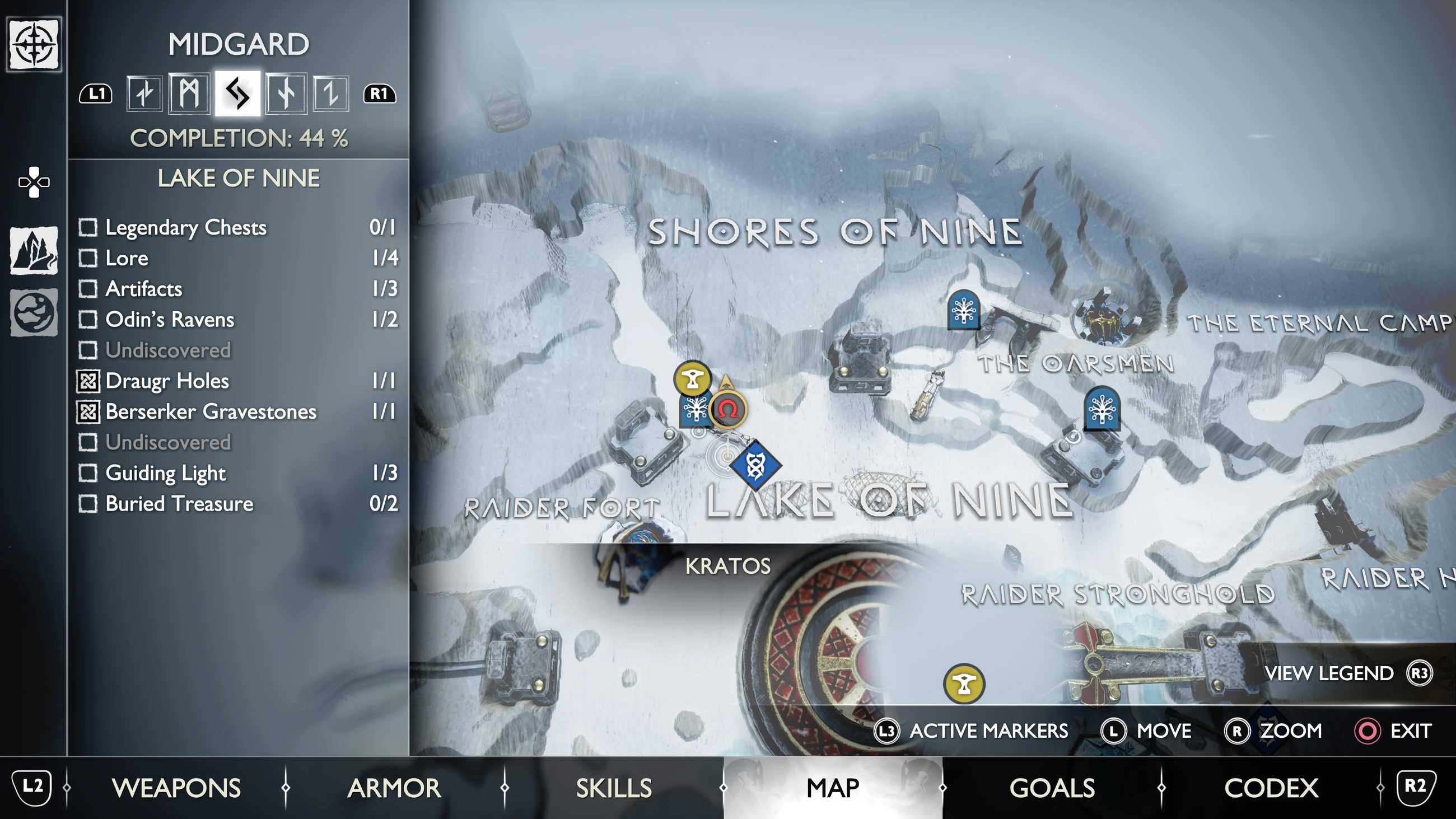Choose the Berserker Gravestones entry
Screen dimensions: 1456x819
[237, 411]
